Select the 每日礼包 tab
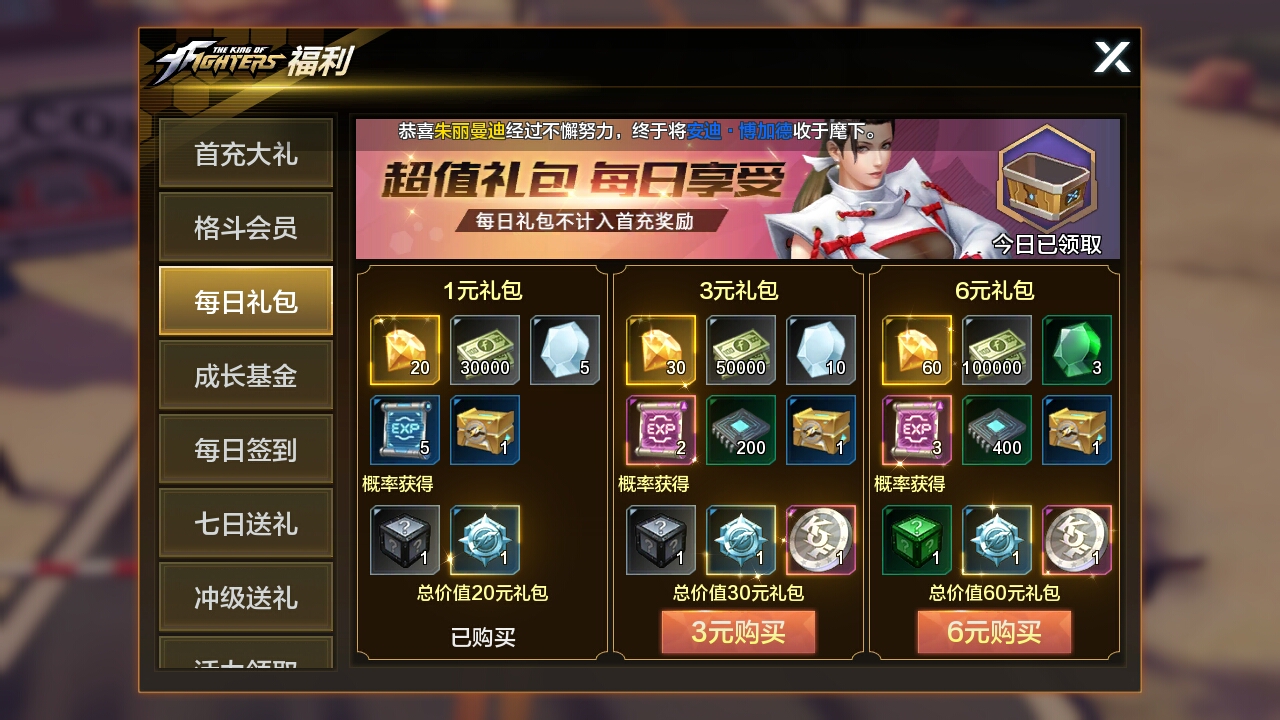Viewport: 1280px width, 720px height. 245,301
